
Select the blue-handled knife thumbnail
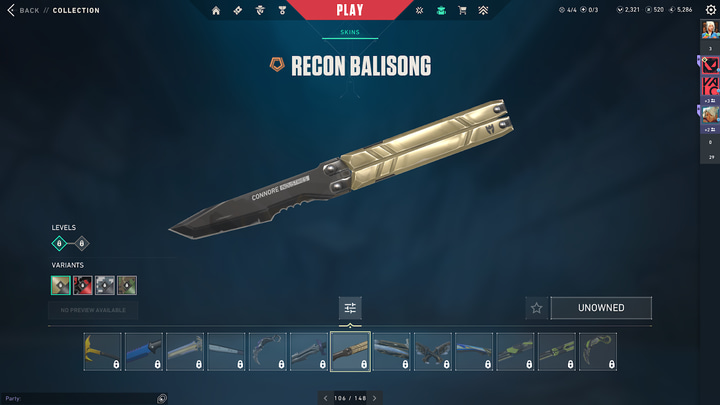(144, 352)
